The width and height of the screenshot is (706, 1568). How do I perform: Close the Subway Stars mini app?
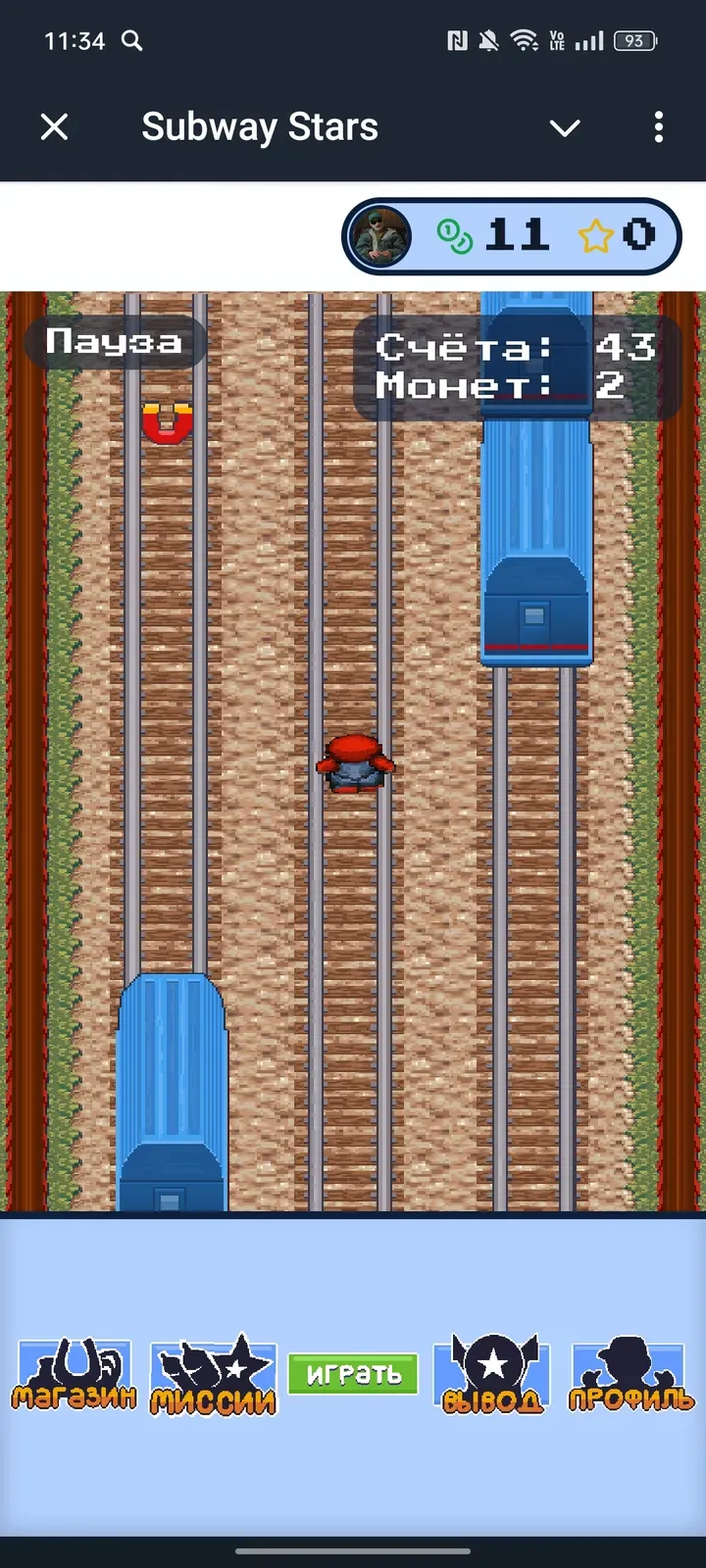point(55,126)
